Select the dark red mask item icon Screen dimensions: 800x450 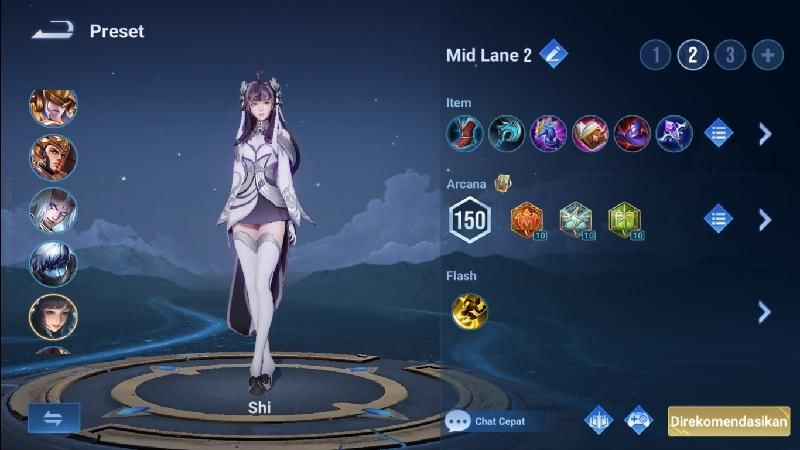(x=632, y=134)
